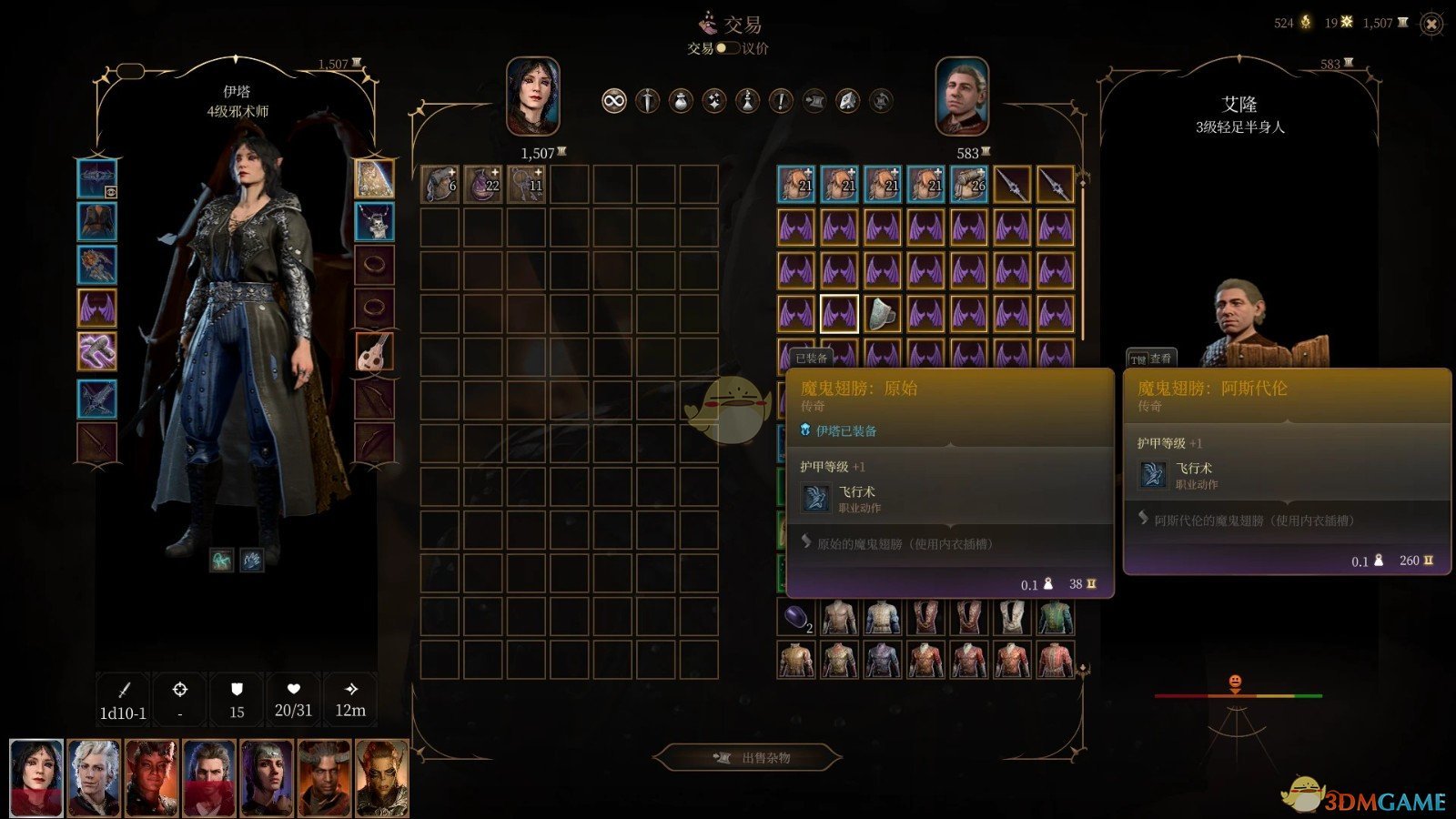This screenshot has height=819, width=1456.
Task: Select the purple potion stack of 22
Action: [483, 184]
